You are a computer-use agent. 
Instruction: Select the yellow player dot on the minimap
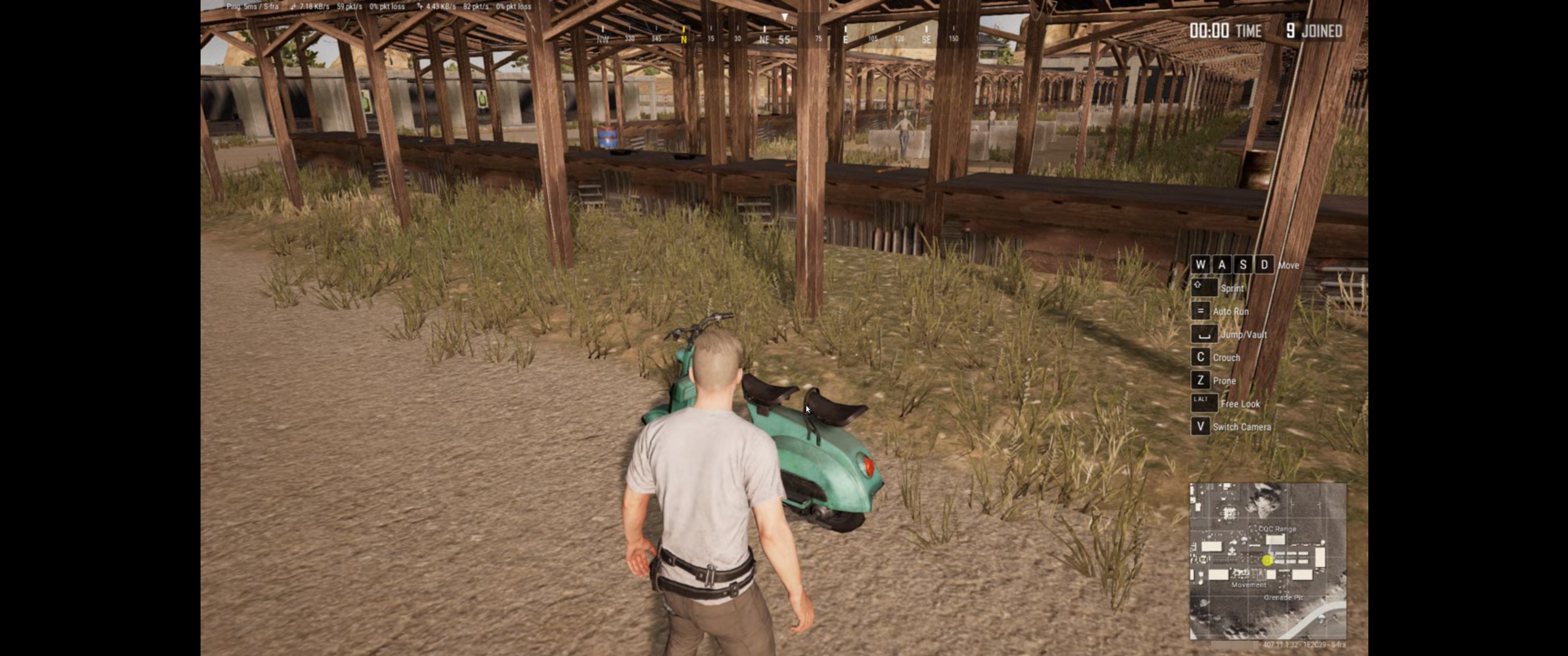pos(1268,560)
